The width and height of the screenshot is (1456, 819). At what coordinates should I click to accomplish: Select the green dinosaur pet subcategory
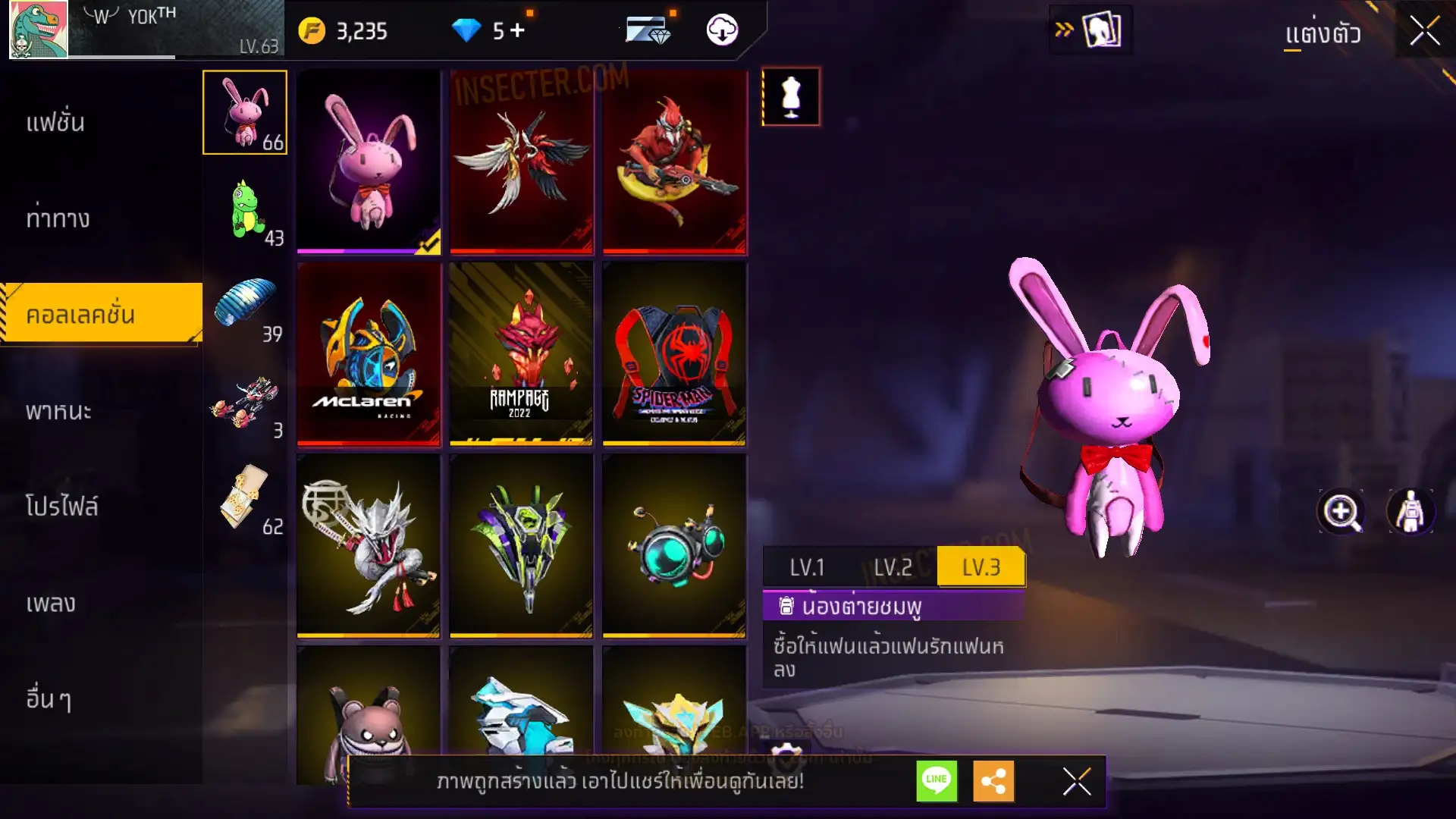click(245, 209)
